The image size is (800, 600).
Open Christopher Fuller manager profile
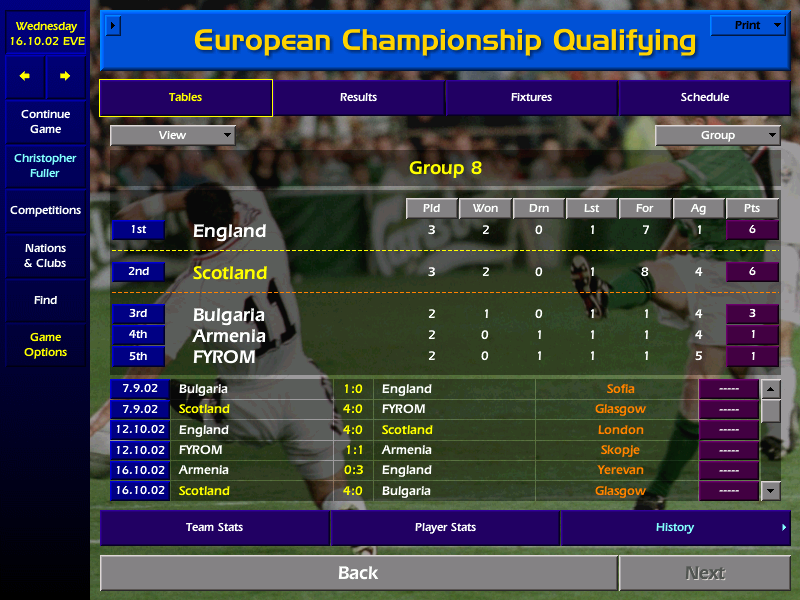(45, 166)
